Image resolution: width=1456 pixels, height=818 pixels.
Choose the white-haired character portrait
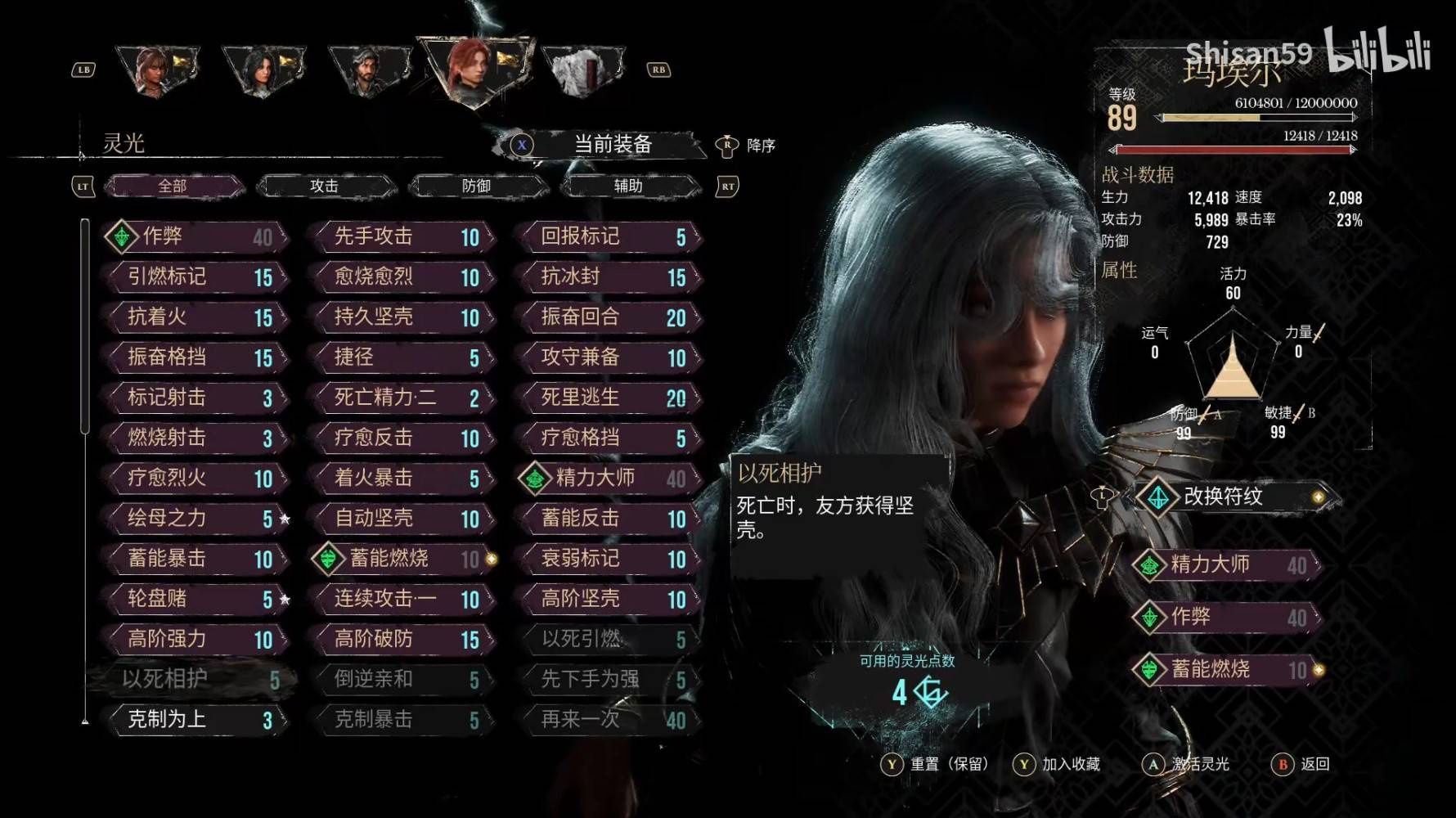click(582, 70)
